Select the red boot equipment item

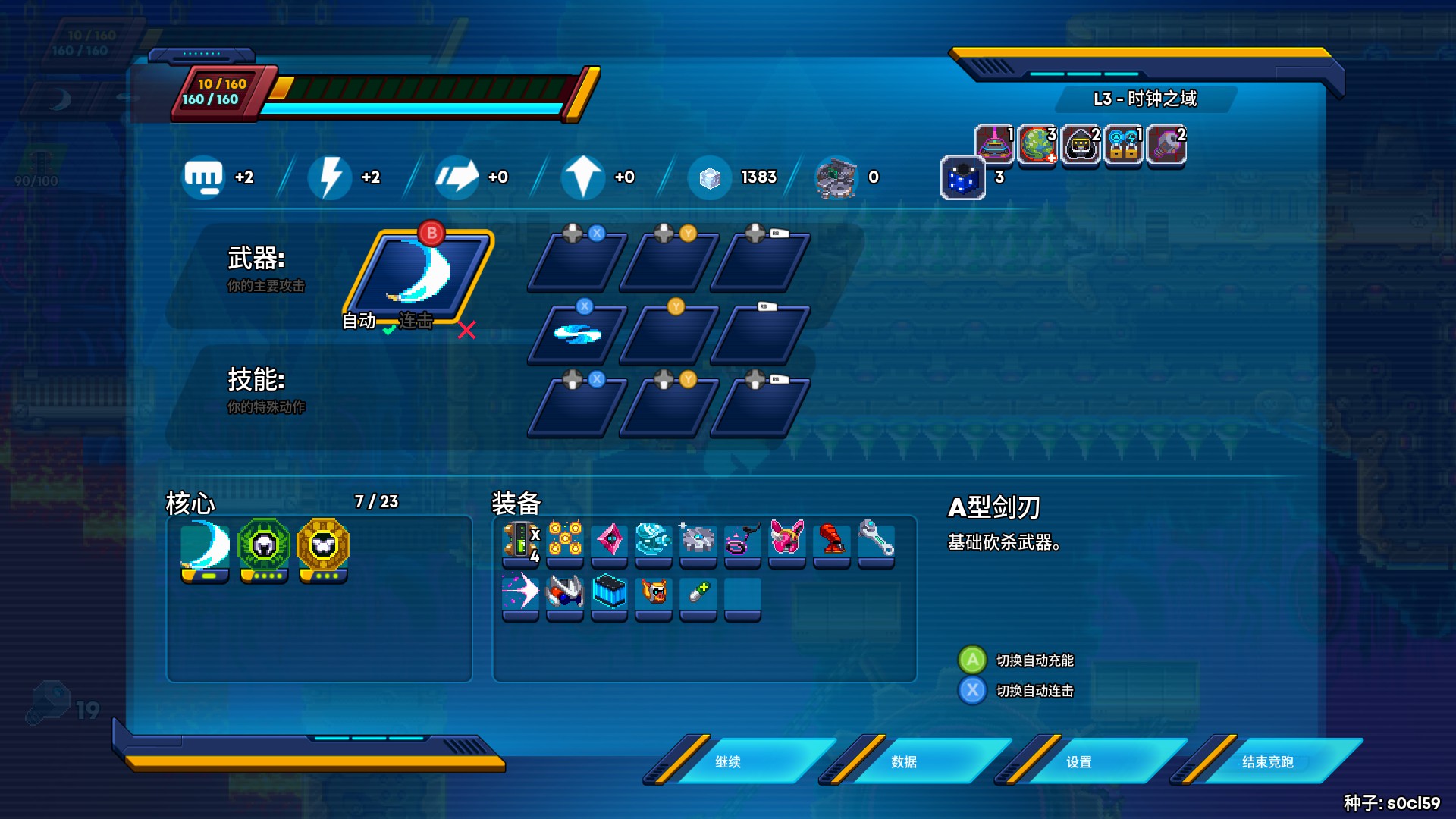point(832,539)
